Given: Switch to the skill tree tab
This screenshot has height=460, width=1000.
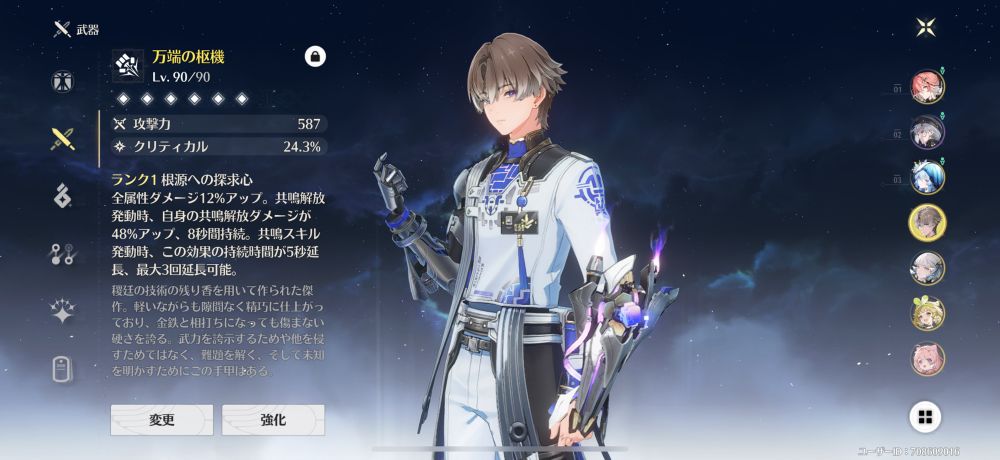Looking at the screenshot, I should tap(63, 254).
